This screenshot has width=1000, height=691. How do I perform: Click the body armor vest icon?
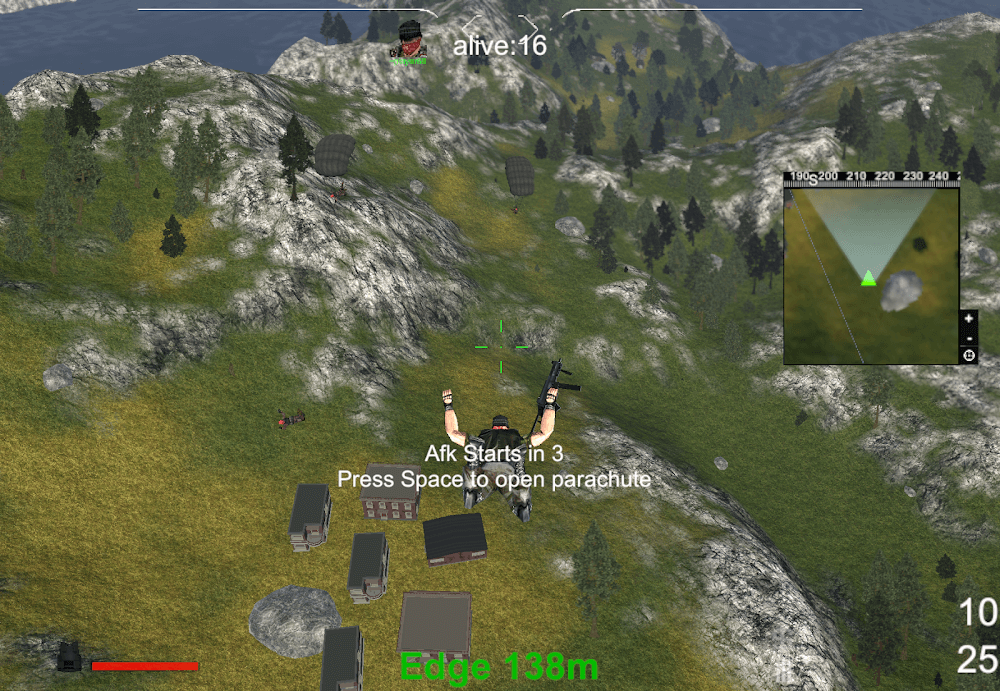tap(70, 656)
